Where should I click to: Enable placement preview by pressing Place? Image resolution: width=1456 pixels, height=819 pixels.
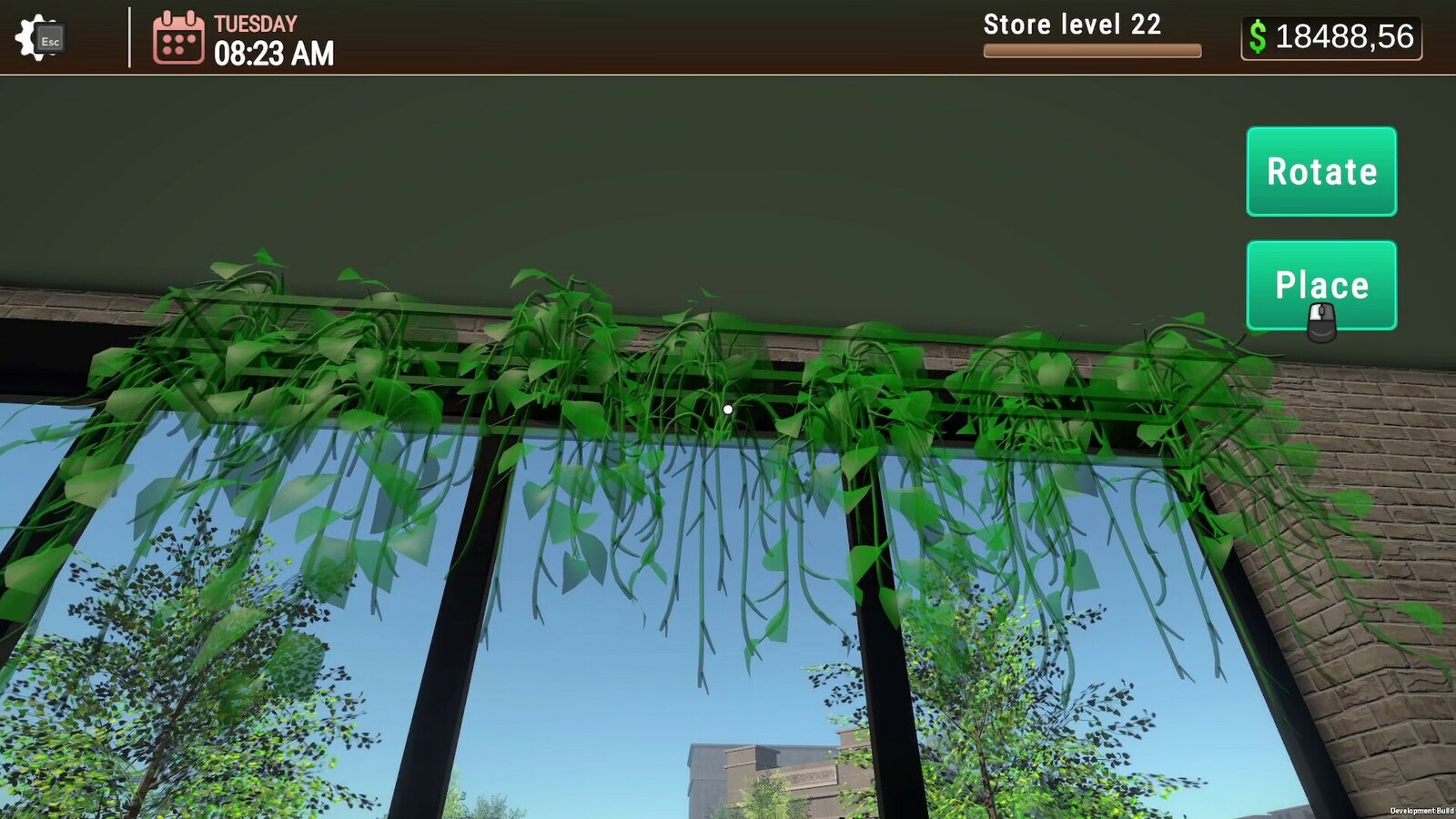click(1320, 285)
